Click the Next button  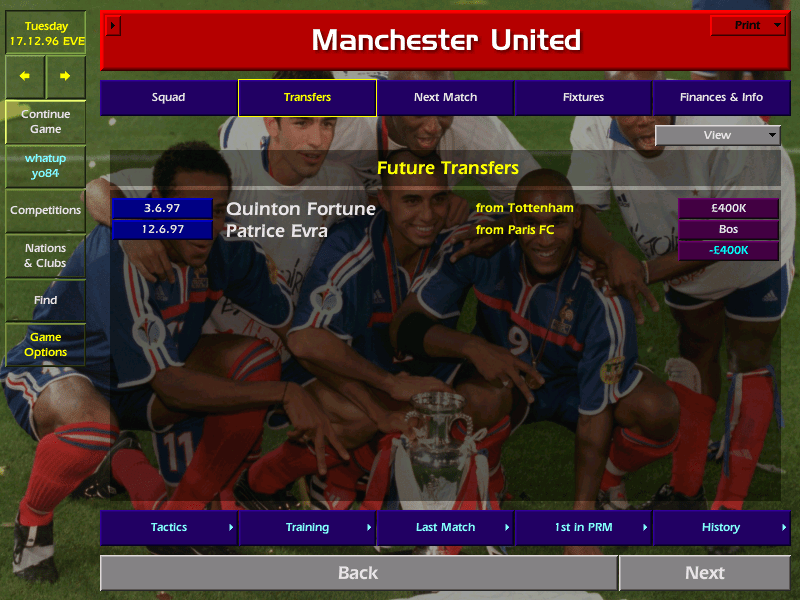coord(704,573)
